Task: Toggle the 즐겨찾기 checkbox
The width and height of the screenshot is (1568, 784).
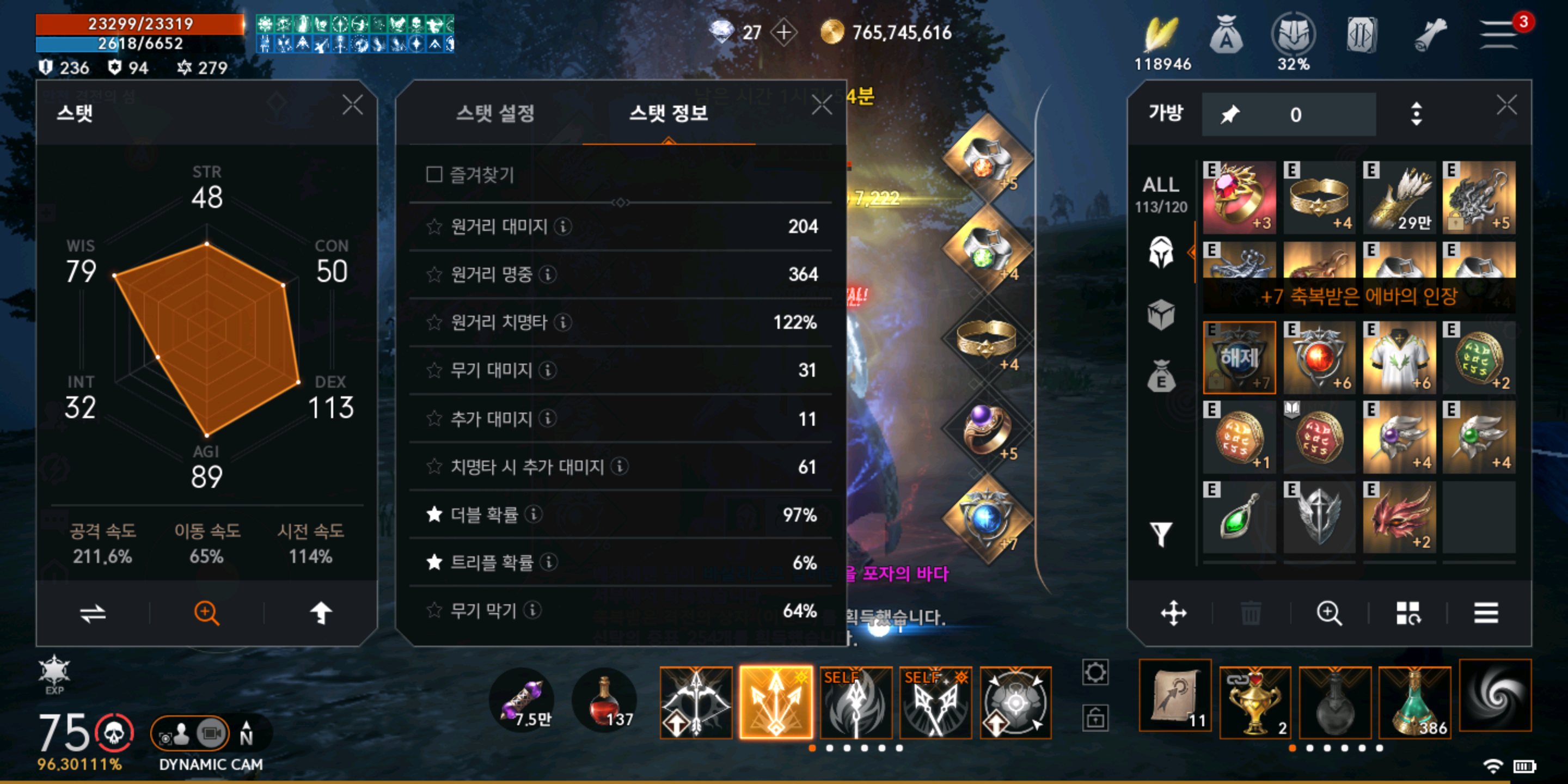Action: [434, 175]
